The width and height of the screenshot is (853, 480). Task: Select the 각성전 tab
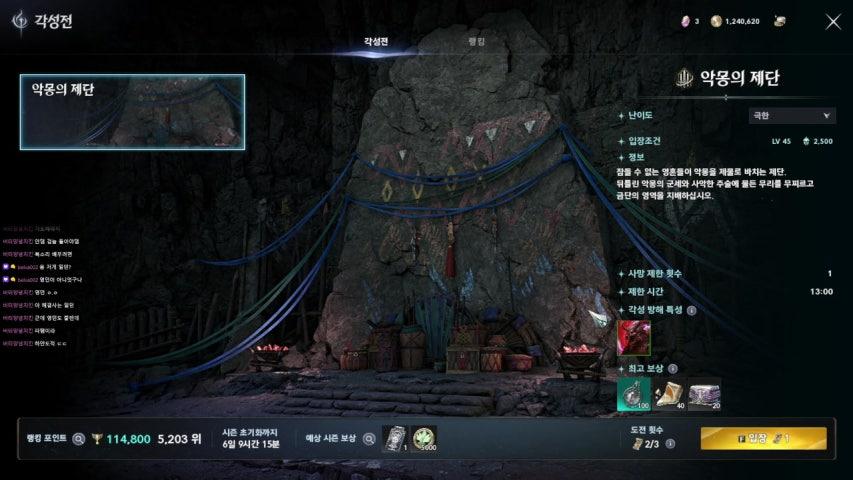click(376, 42)
